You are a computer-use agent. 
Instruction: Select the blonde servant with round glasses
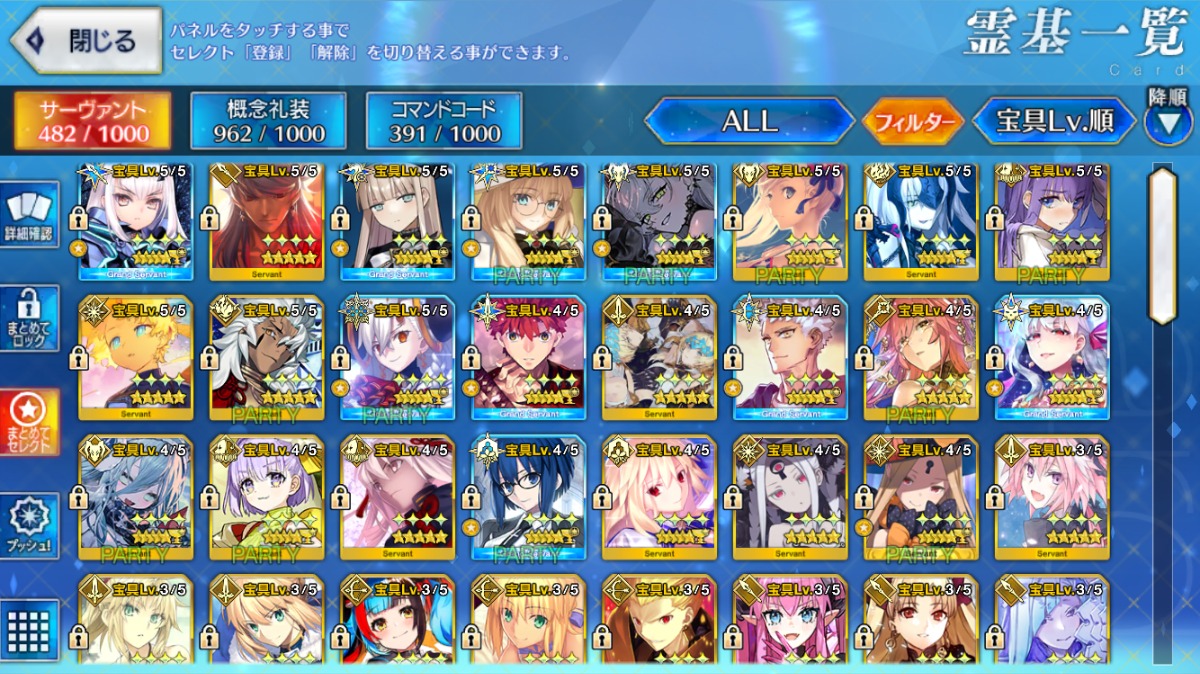pyautogui.click(x=528, y=222)
